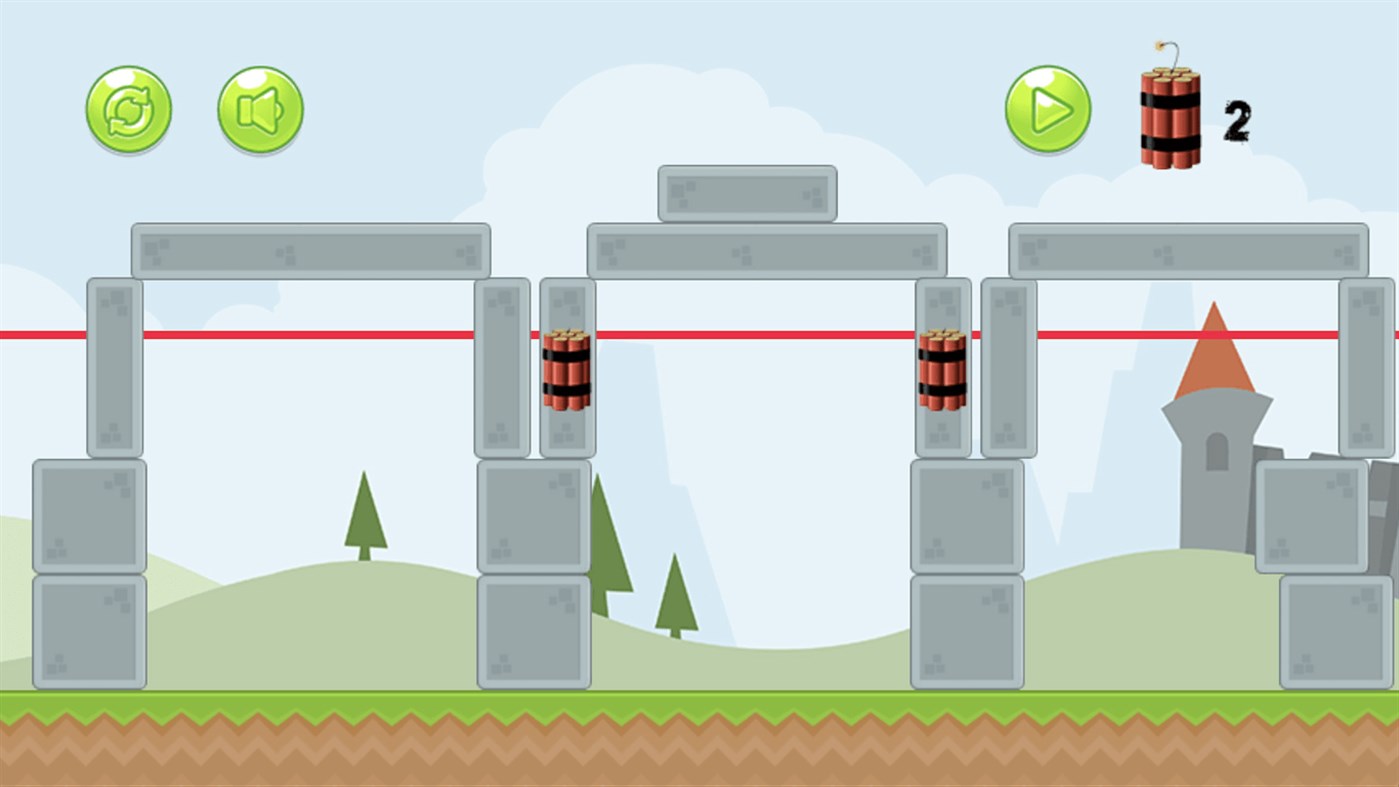Click the speaker icon in the top toolbar
Viewport: 1399px width, 787px height.
[x=258, y=109]
